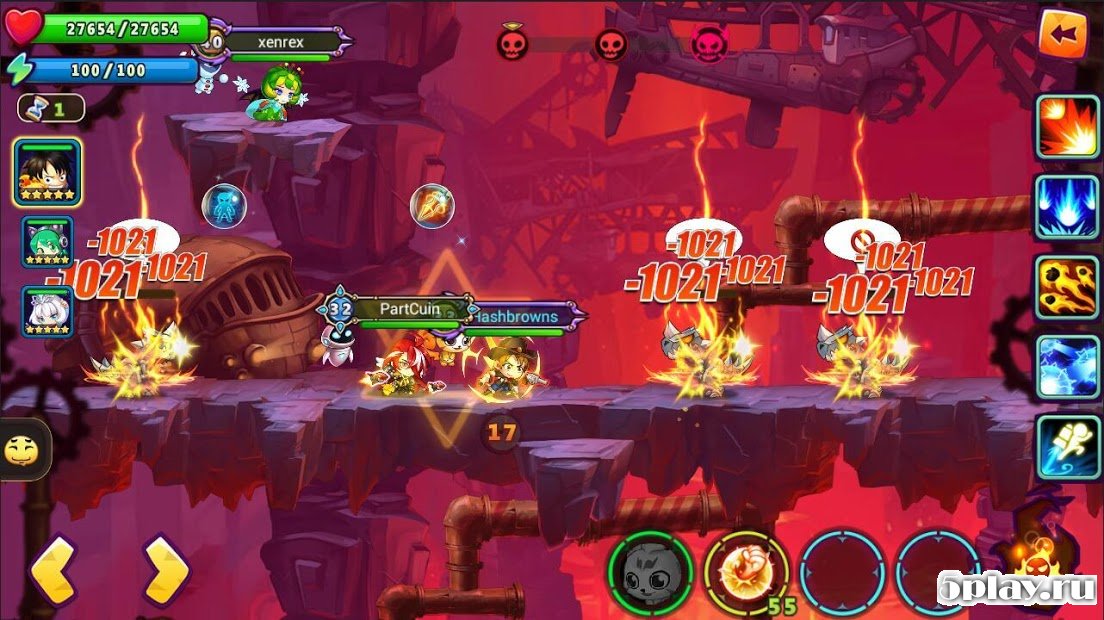Select the black-haired hero portrait
This screenshot has height=620, width=1104.
coord(47,173)
